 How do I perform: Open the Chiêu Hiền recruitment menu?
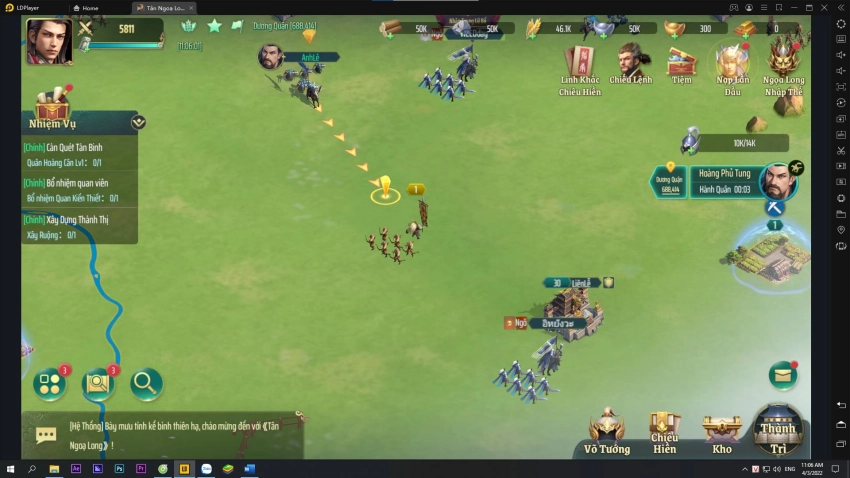(x=665, y=432)
